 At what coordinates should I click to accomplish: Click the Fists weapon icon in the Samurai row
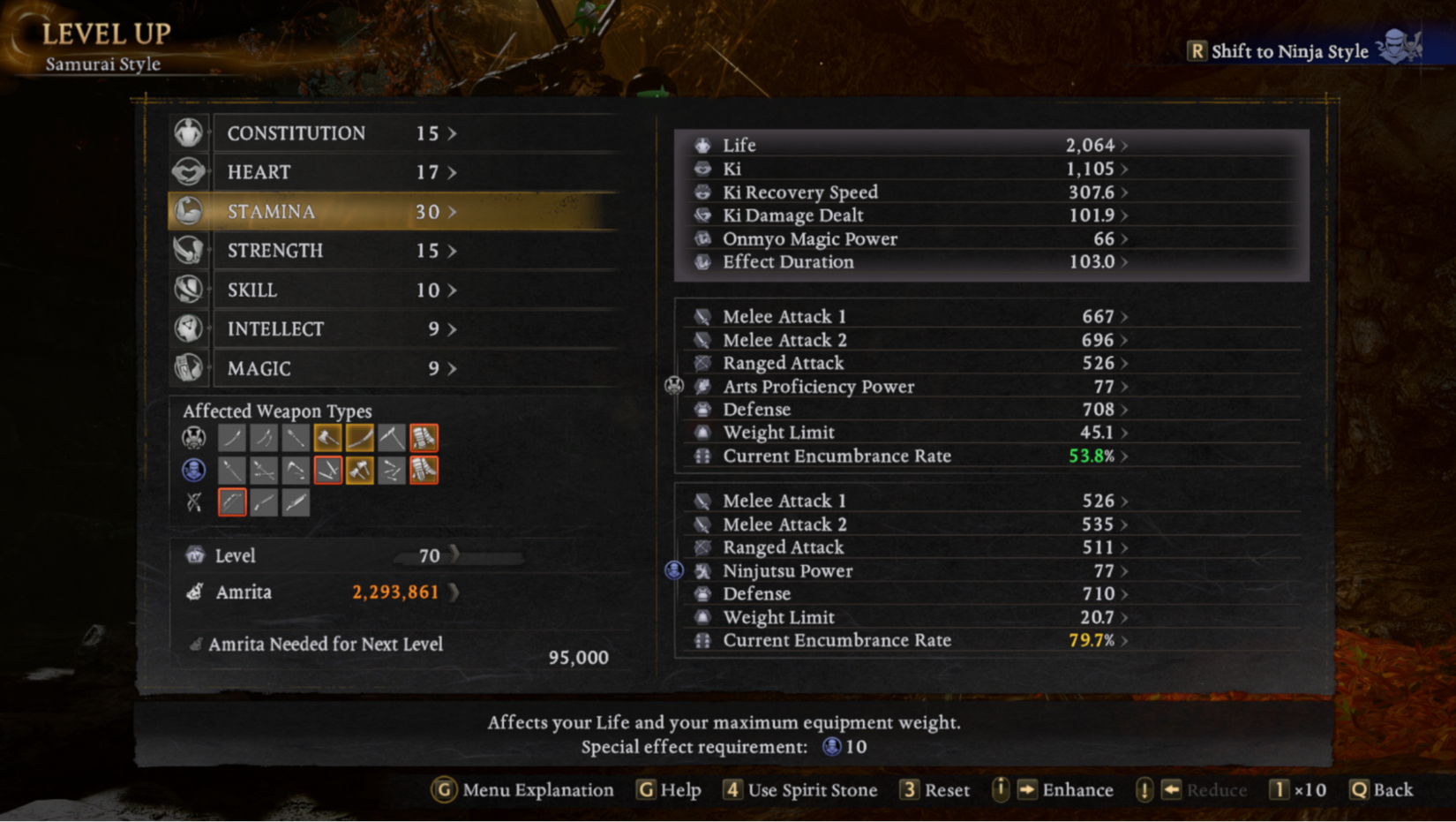(424, 437)
